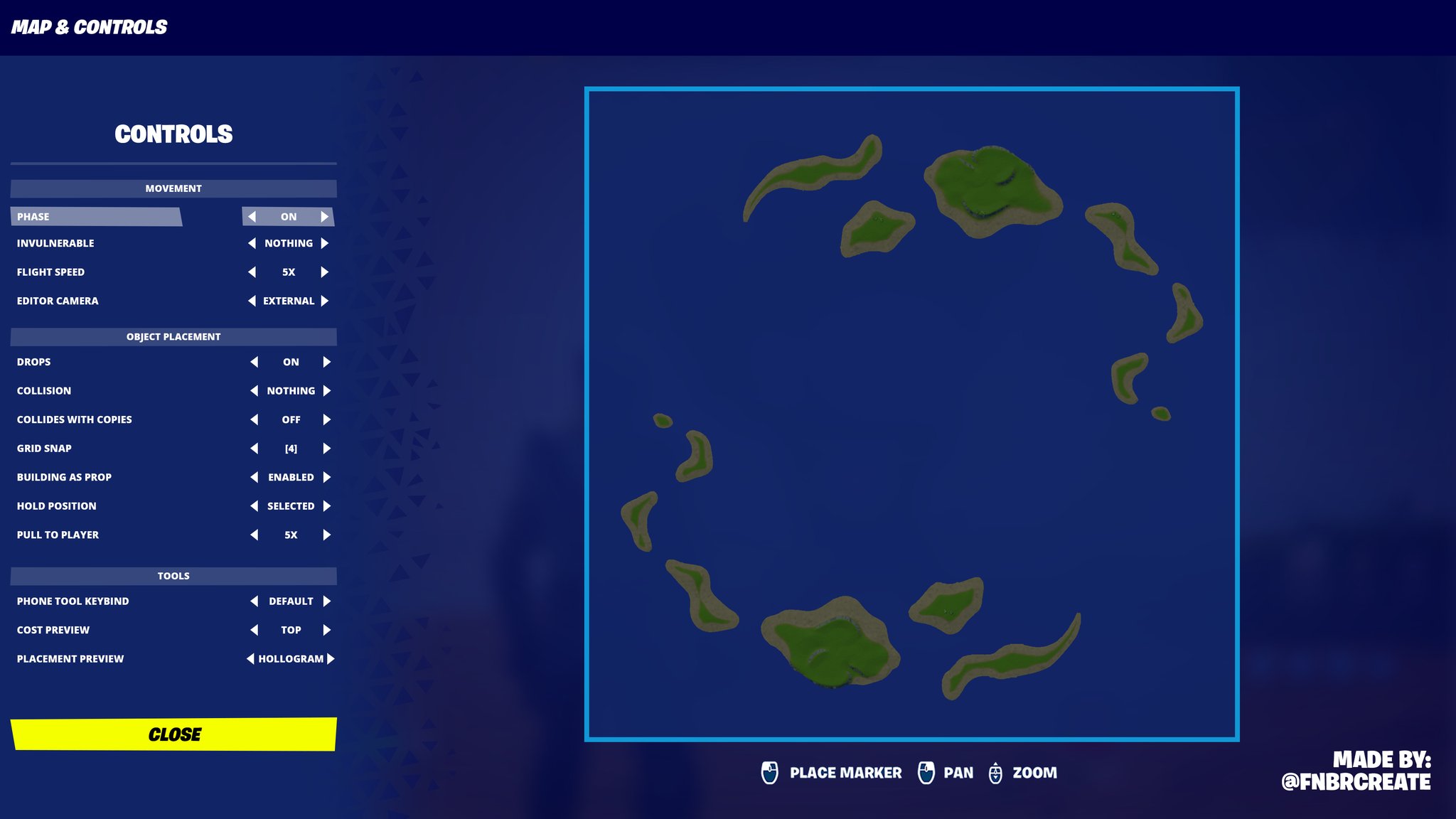Toggle Phase off with its left arrow
Viewport: 1456px width, 819px height.
click(x=252, y=216)
